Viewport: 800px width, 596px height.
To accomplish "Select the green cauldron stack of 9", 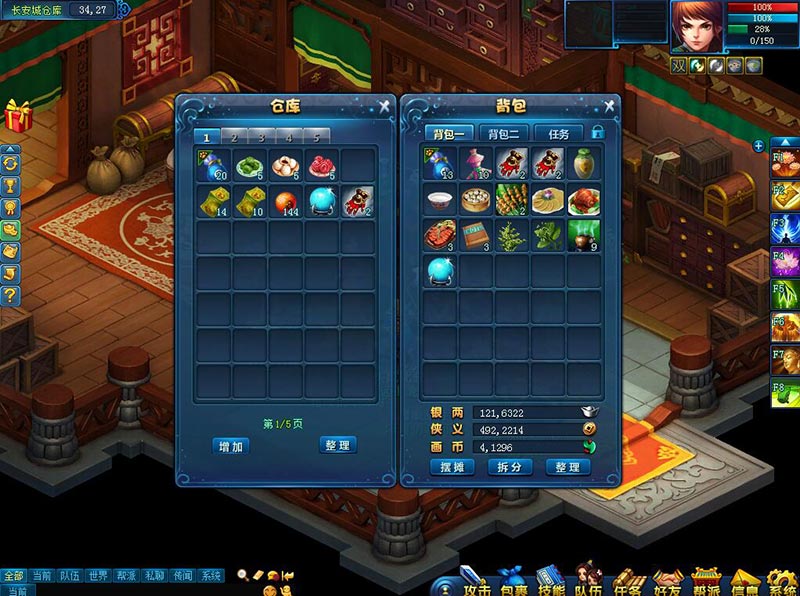I will pyautogui.click(x=582, y=236).
